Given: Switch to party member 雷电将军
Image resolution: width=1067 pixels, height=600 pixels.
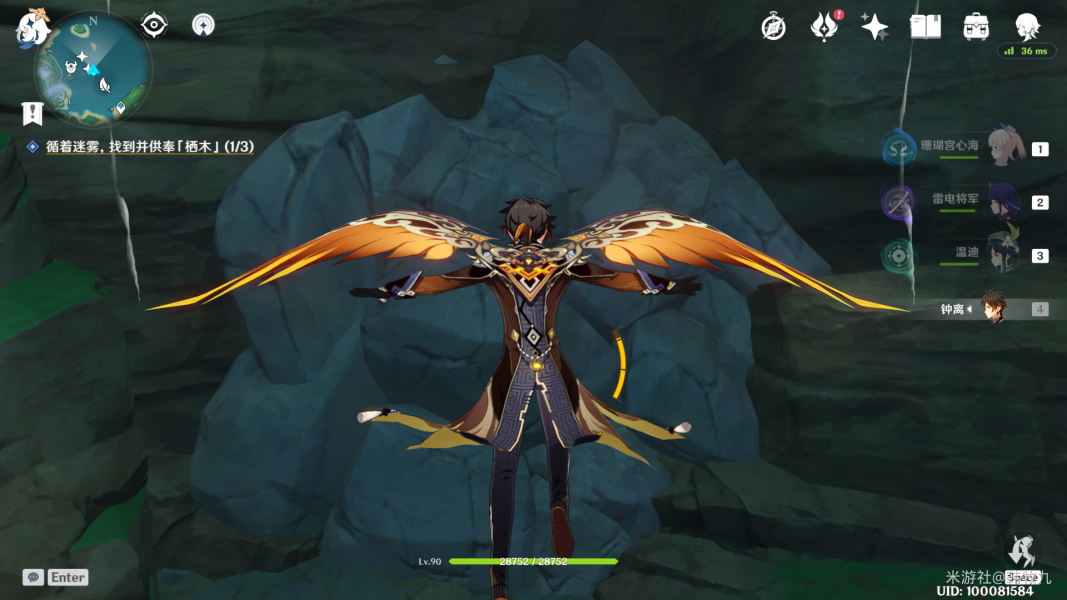Looking at the screenshot, I should 1003,201.
